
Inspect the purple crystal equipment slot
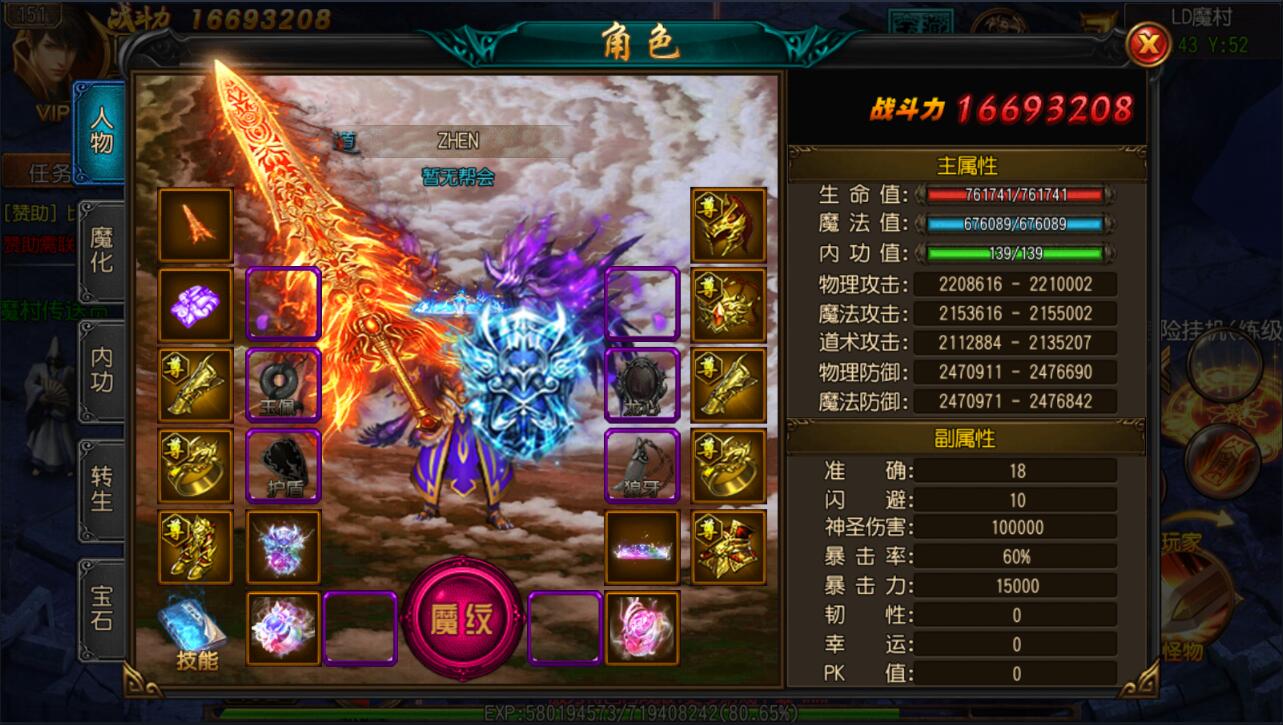pyautogui.click(x=196, y=306)
